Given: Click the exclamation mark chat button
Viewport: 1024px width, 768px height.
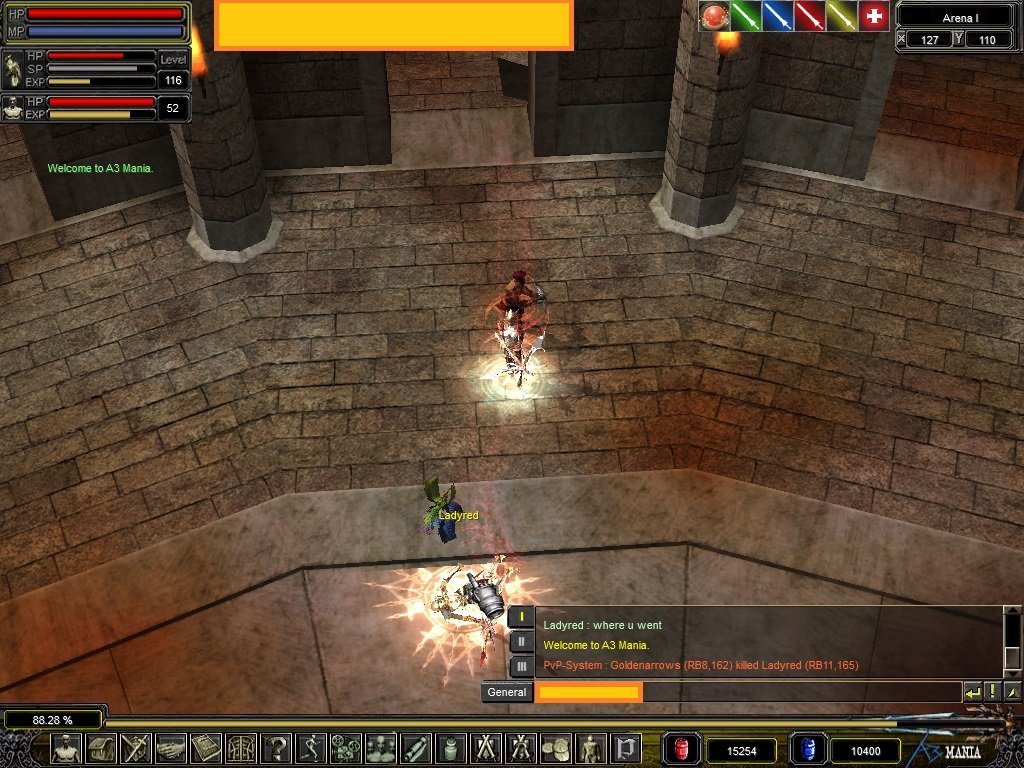Looking at the screenshot, I should pyautogui.click(x=993, y=692).
